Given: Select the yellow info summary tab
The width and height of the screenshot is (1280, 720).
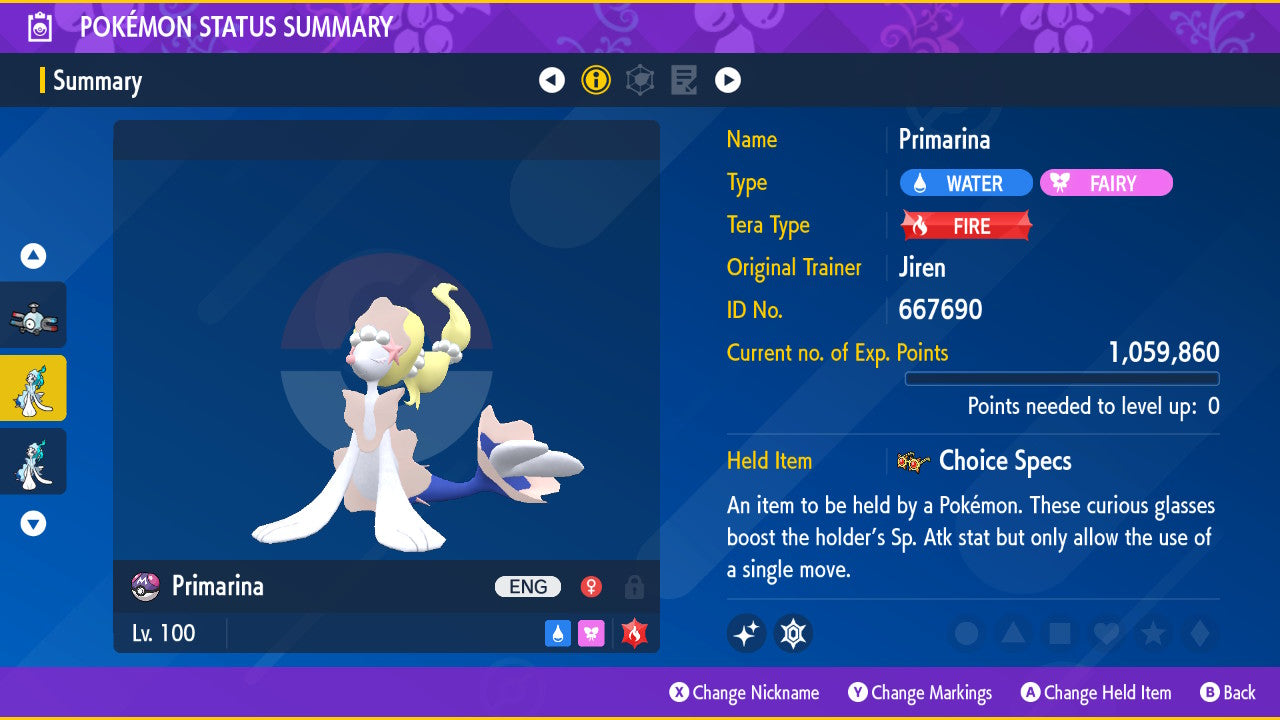Looking at the screenshot, I should [596, 80].
